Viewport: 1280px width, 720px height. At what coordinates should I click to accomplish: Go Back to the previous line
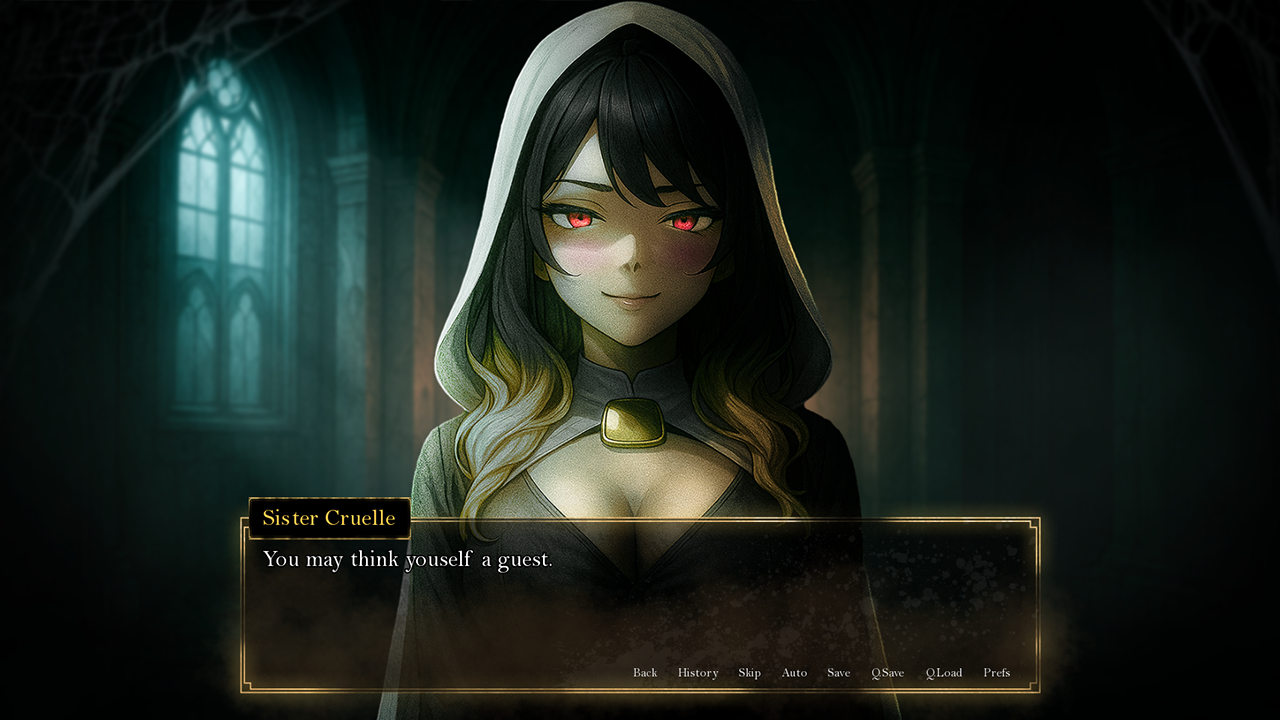coord(645,673)
